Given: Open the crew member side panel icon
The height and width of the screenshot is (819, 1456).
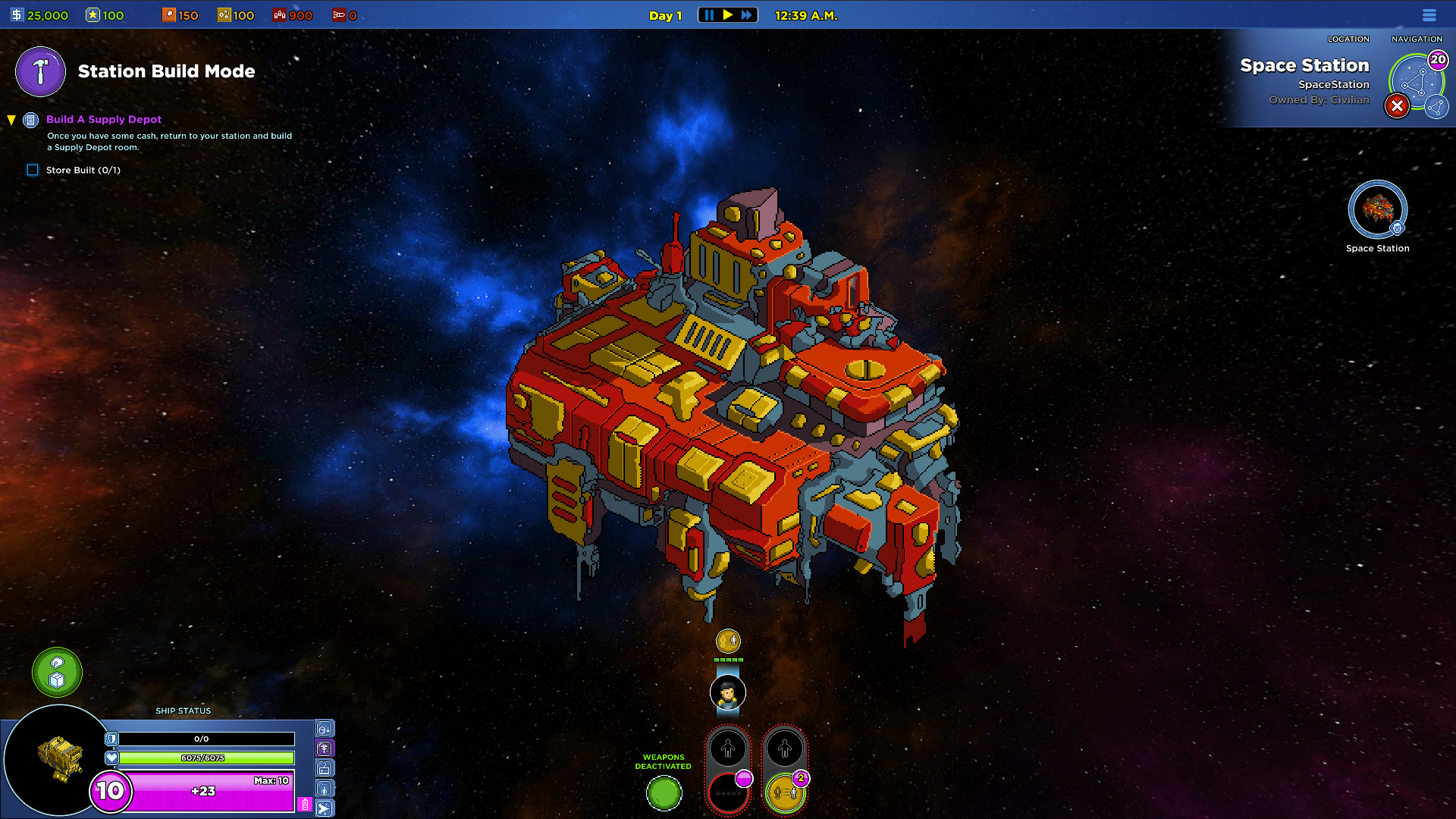Looking at the screenshot, I should click(x=325, y=789).
